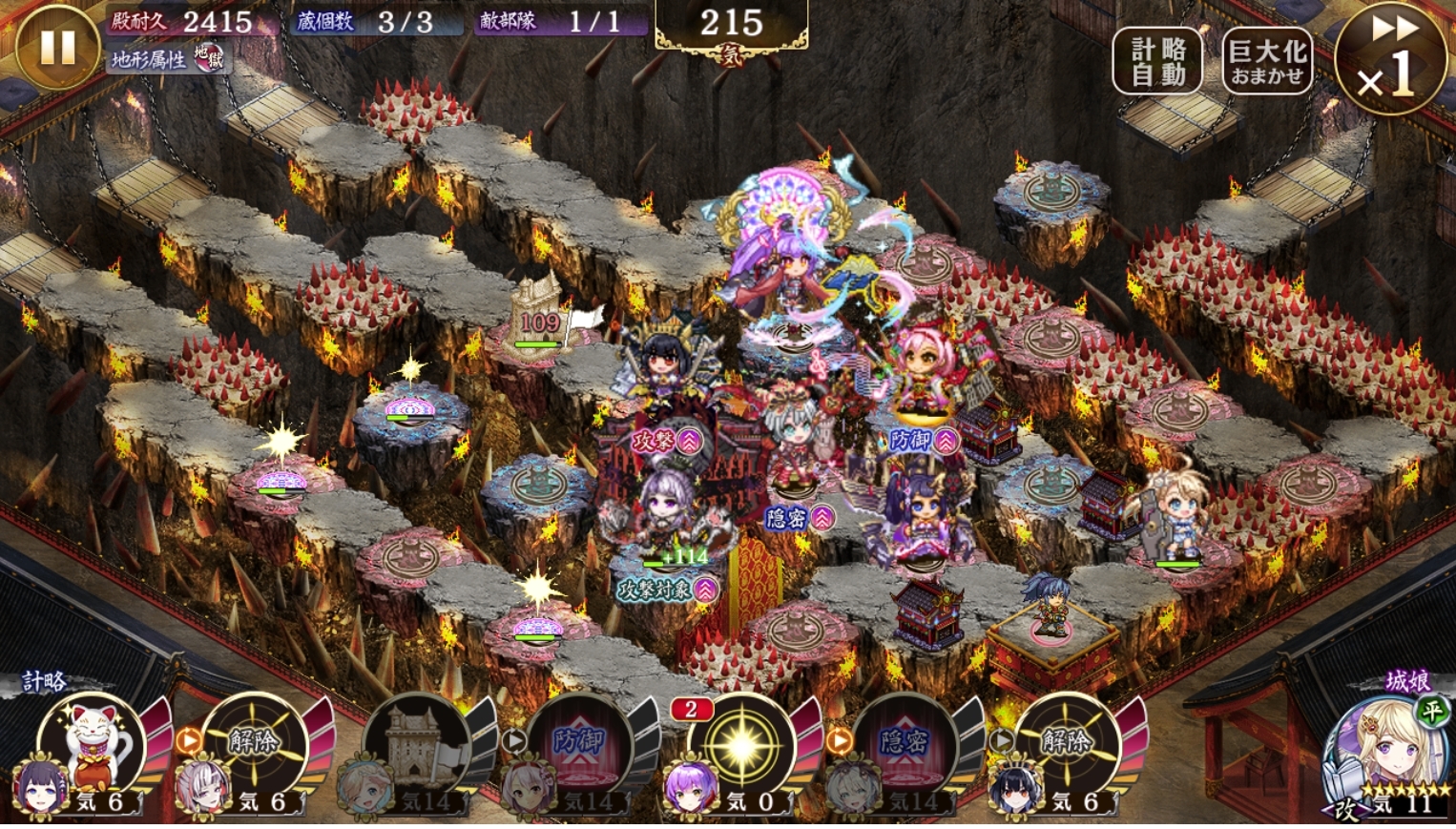Image resolution: width=1456 pixels, height=829 pixels.
Task: Tap the 巨大化おまかせ button
Action: tap(1267, 62)
